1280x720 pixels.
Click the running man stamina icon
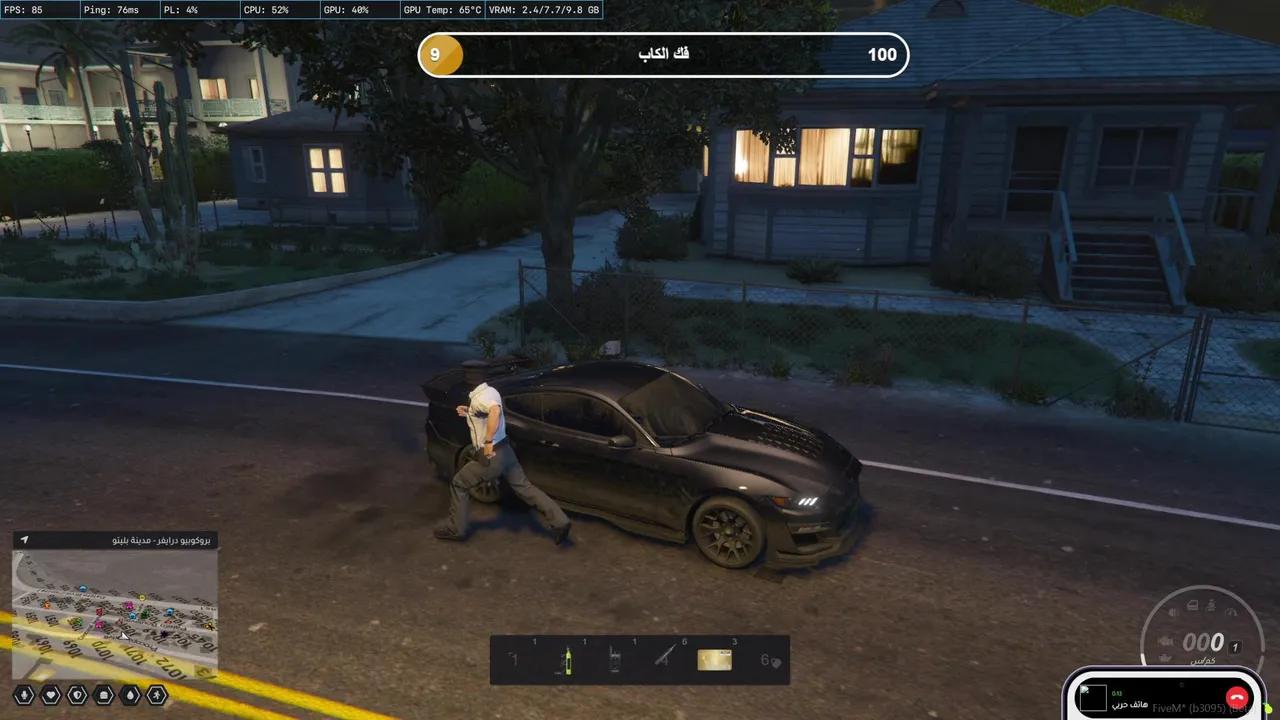click(x=157, y=695)
